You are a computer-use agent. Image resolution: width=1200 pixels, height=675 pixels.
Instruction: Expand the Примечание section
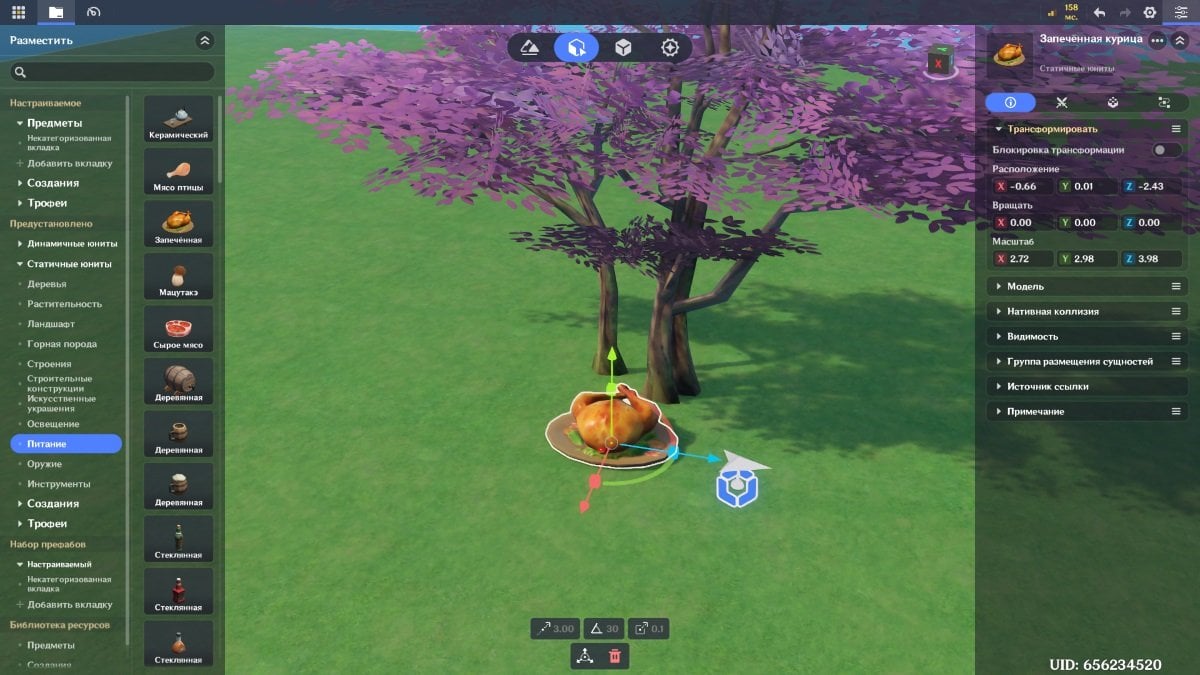pyautogui.click(x=1035, y=412)
